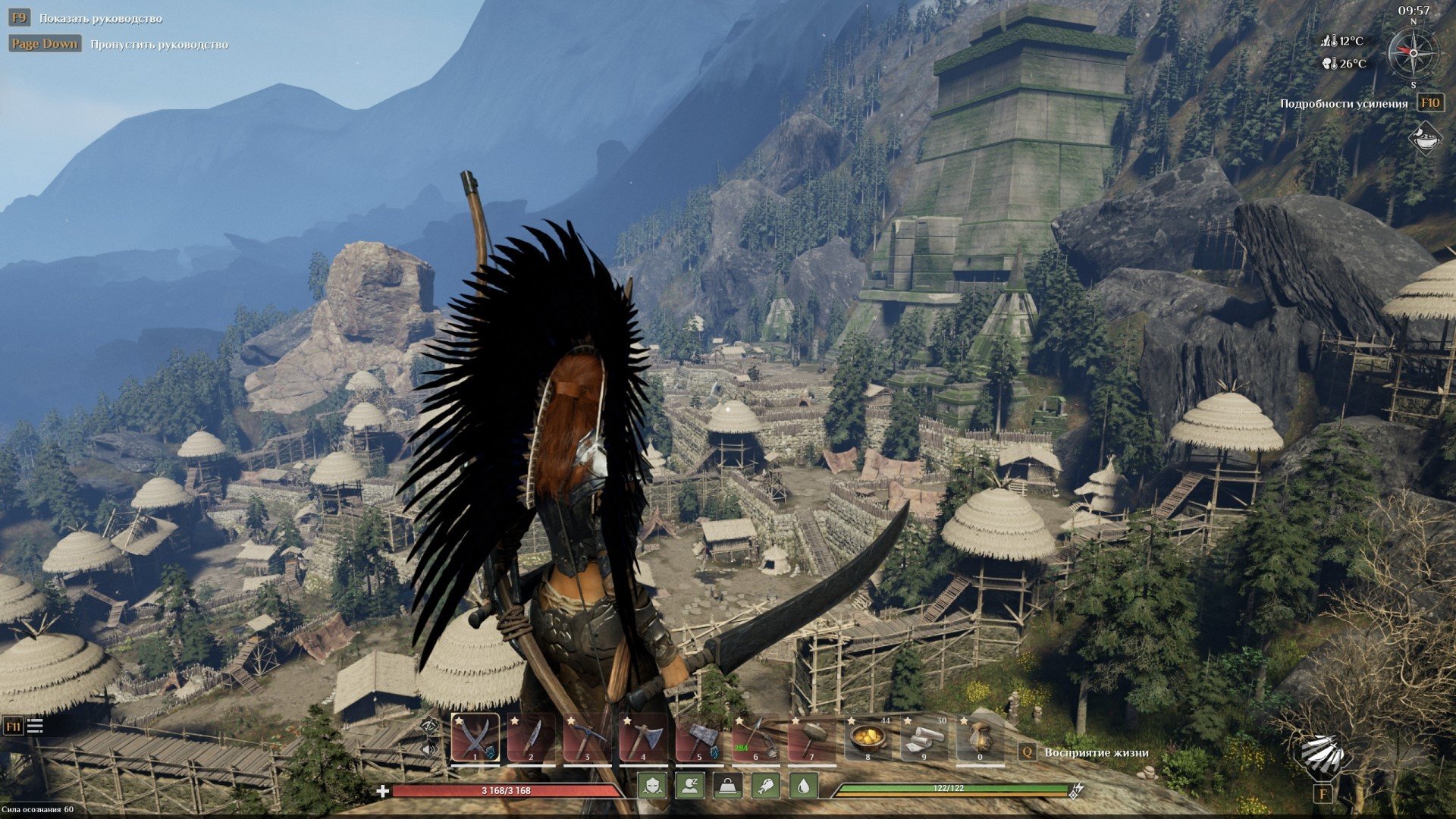This screenshot has width=1456, height=819.
Task: Select the bandage rolls hotbar slot
Action: coord(924,738)
